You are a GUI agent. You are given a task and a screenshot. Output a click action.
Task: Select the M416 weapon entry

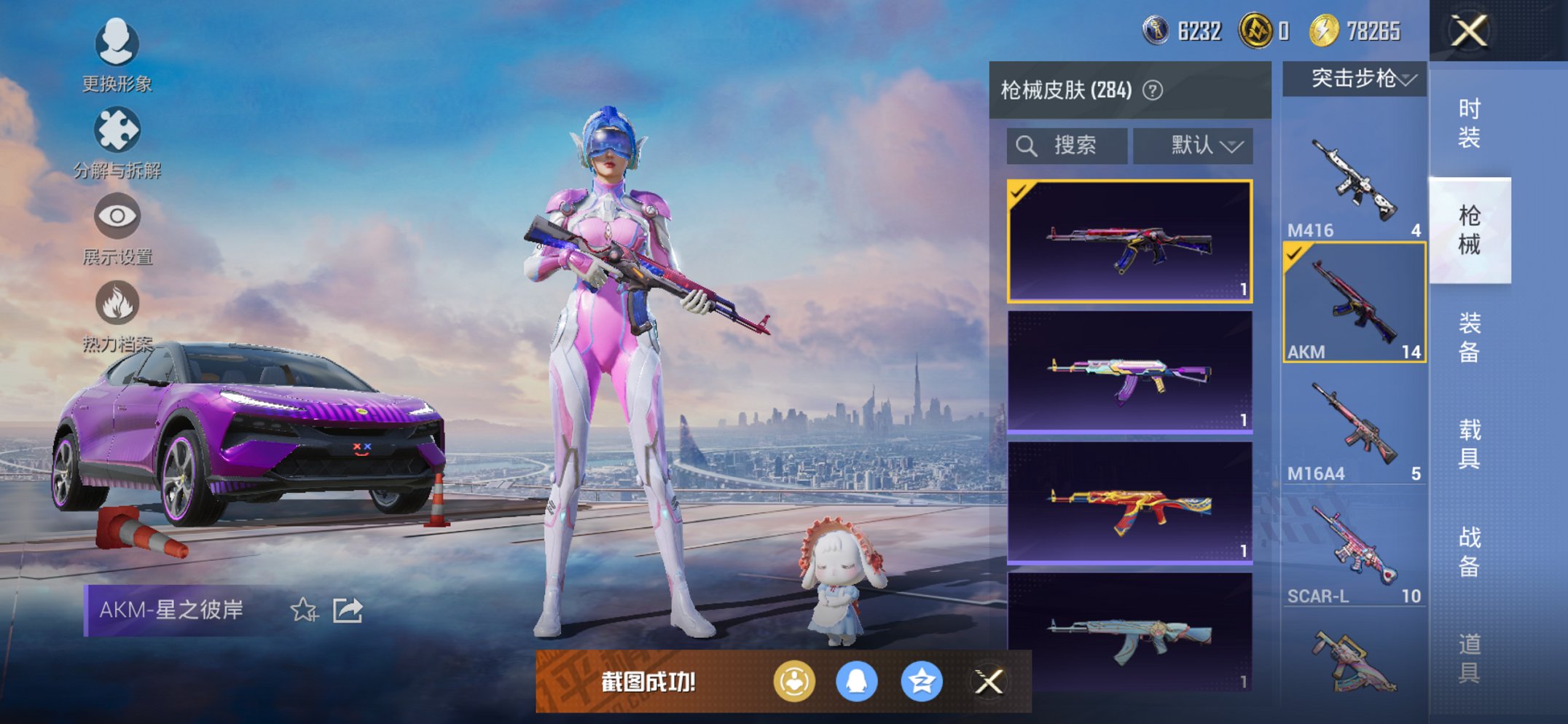point(1352,175)
